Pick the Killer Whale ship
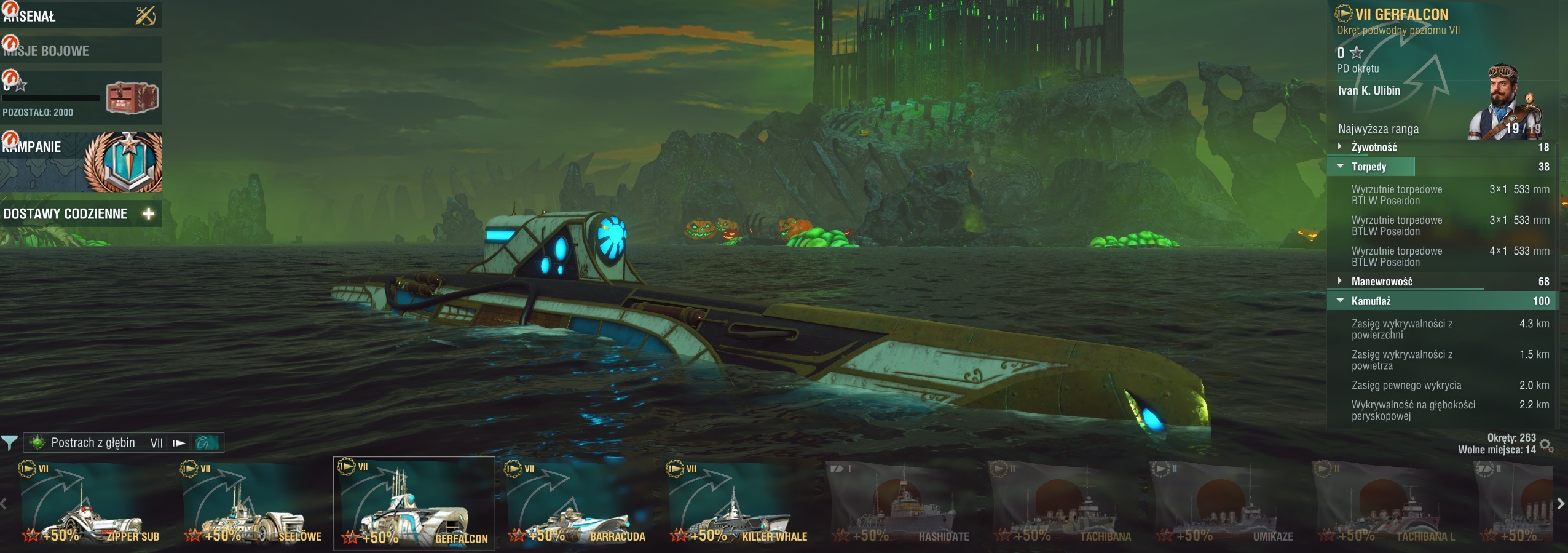 tap(738, 504)
